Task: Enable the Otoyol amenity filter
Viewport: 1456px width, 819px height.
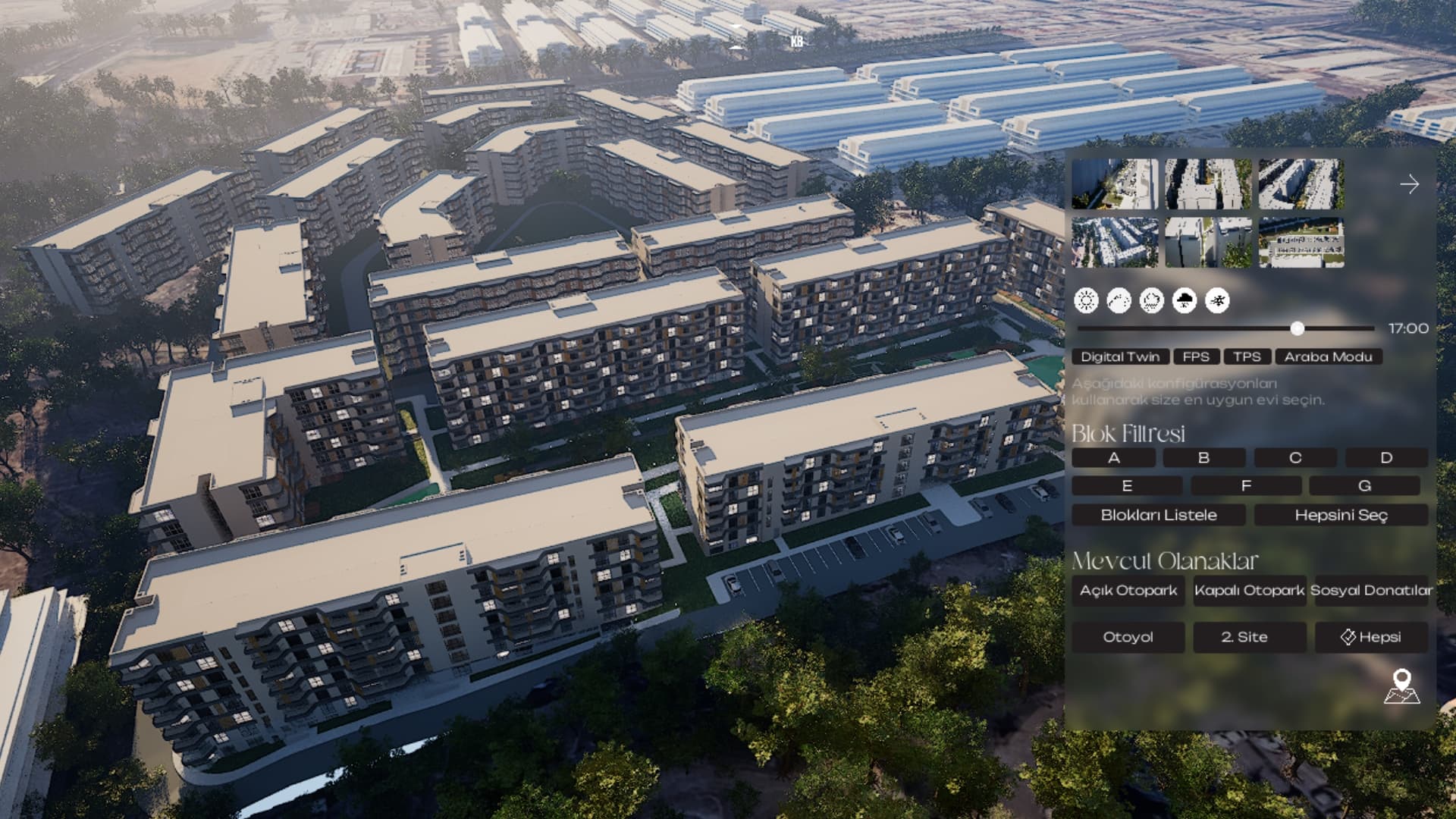Action: [x=1128, y=637]
